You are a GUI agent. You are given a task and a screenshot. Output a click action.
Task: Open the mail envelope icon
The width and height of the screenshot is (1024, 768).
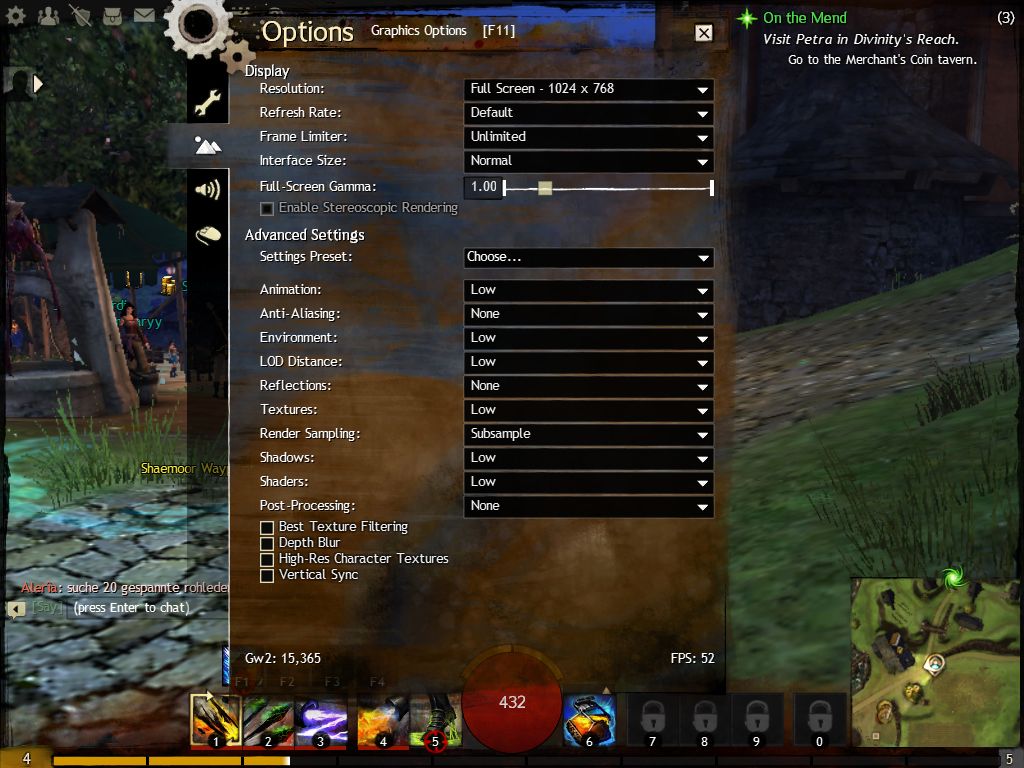click(144, 15)
